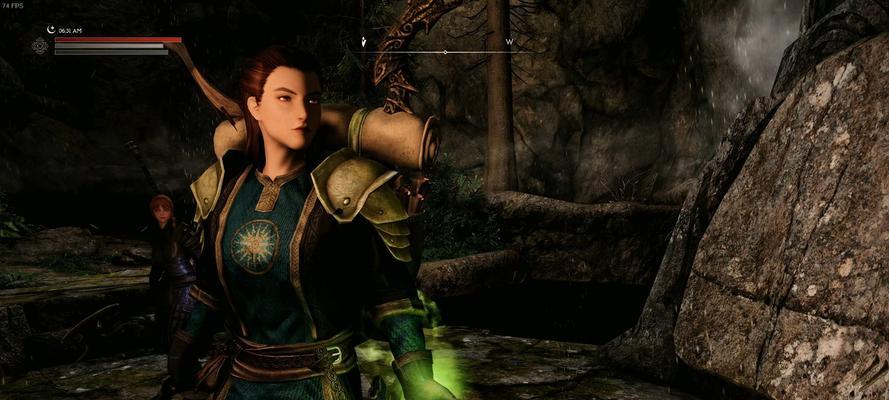Click the compass bar
The image size is (889, 400).
click(x=445, y=50)
